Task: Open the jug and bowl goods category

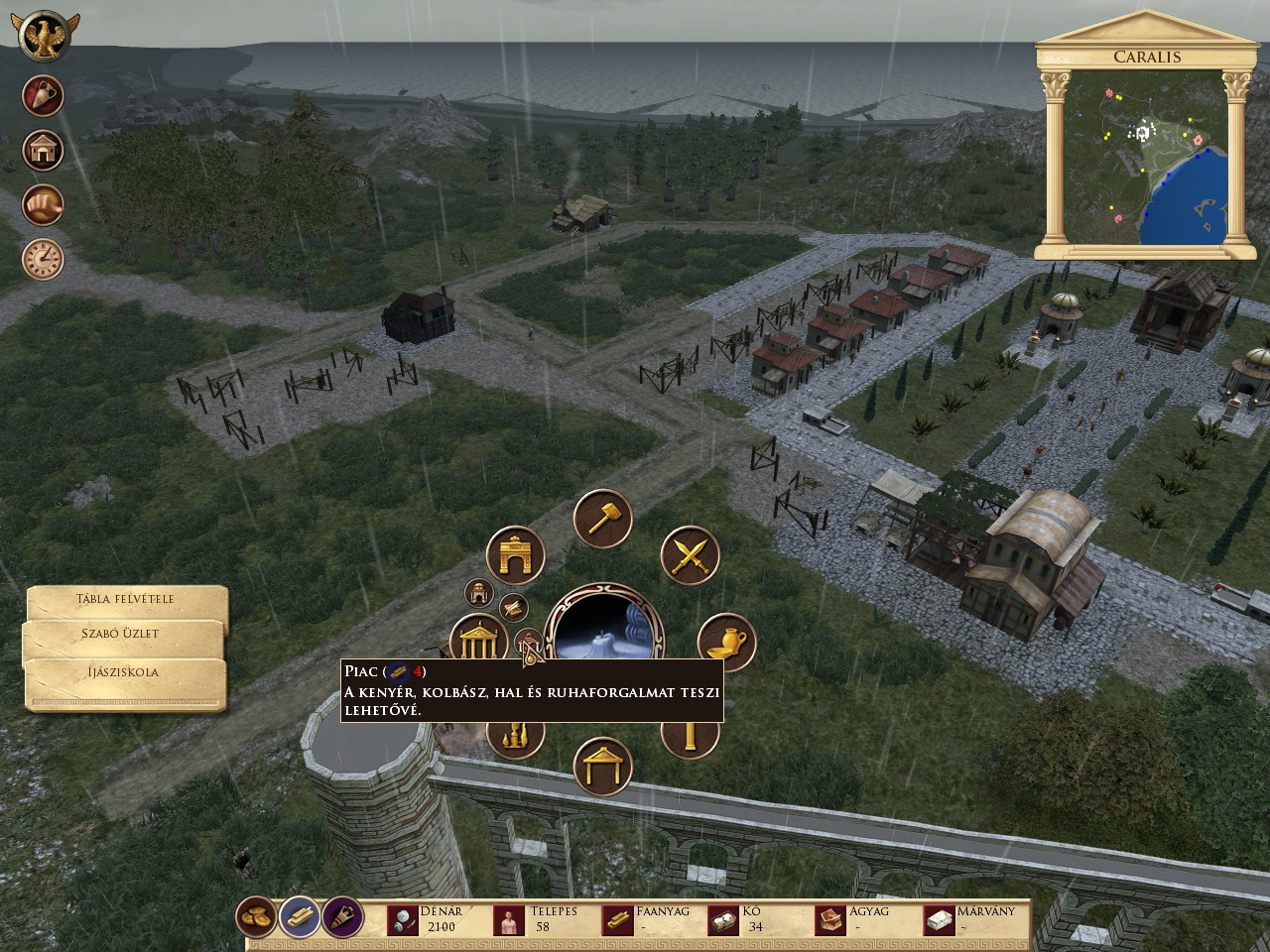Action: (x=726, y=641)
